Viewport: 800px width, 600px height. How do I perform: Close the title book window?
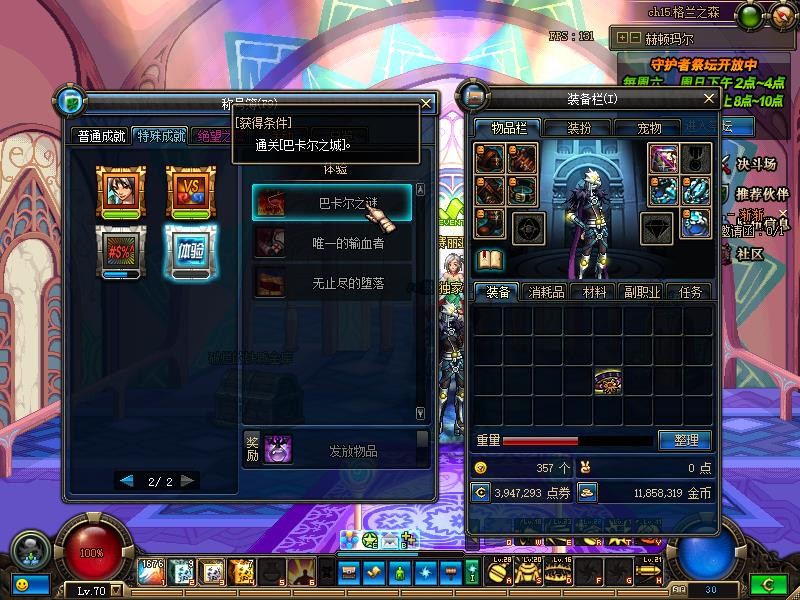point(427,102)
